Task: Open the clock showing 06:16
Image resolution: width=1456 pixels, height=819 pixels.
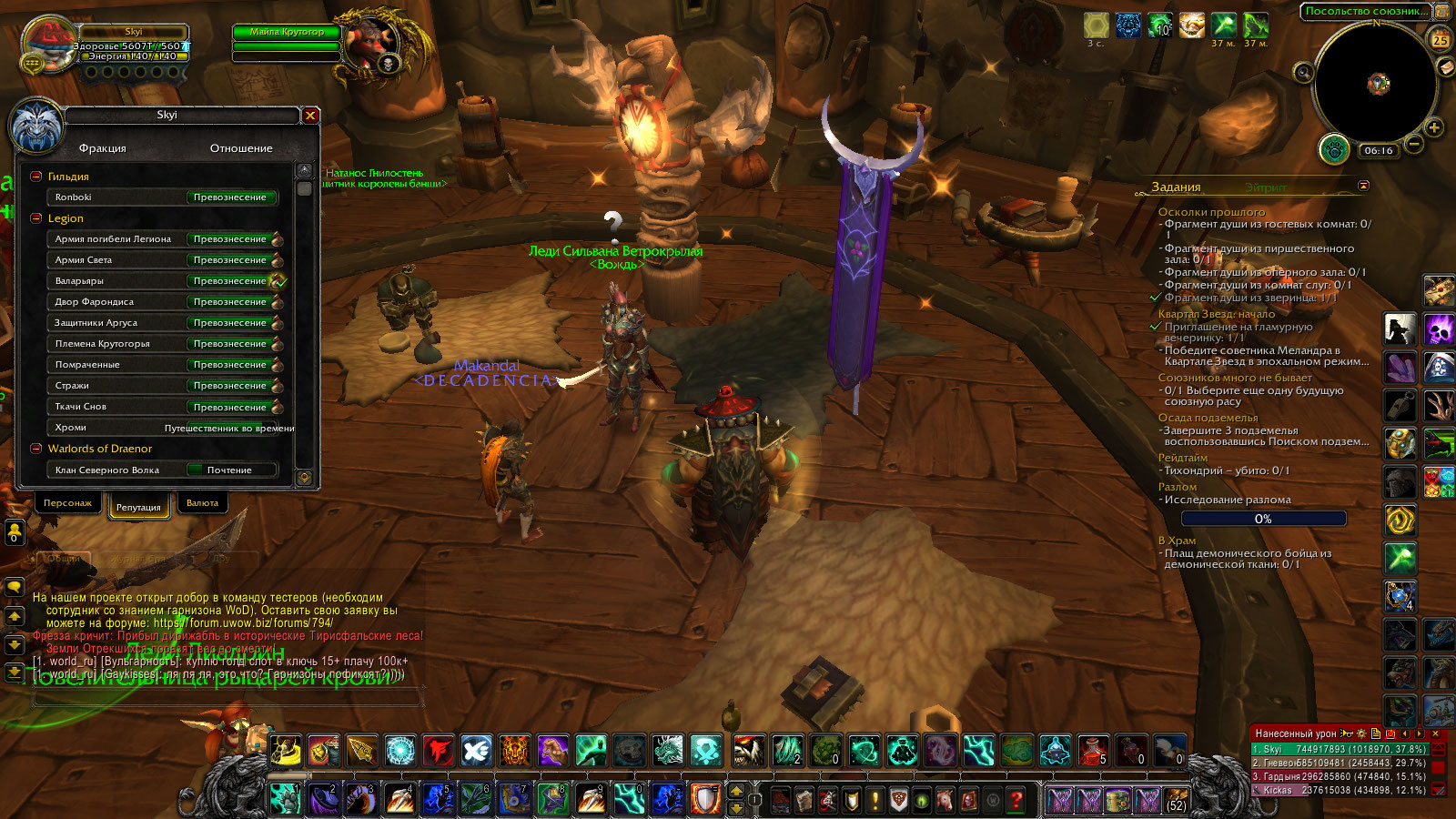Action: coord(1378,151)
